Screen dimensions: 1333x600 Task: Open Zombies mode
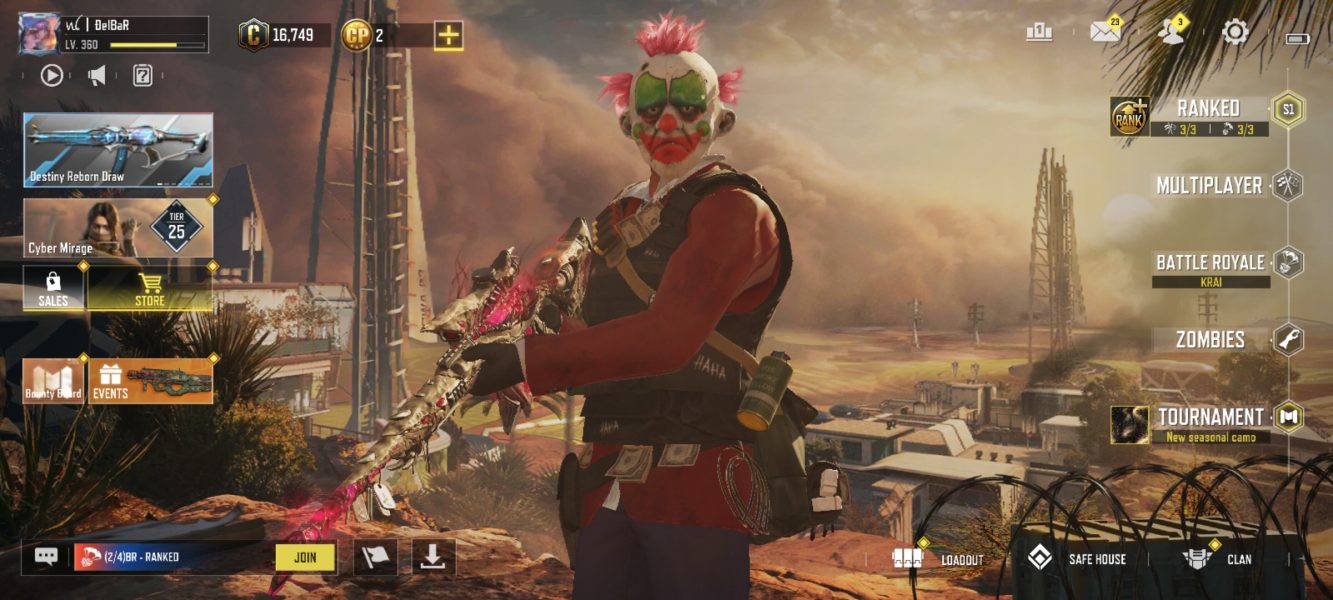(x=1210, y=340)
